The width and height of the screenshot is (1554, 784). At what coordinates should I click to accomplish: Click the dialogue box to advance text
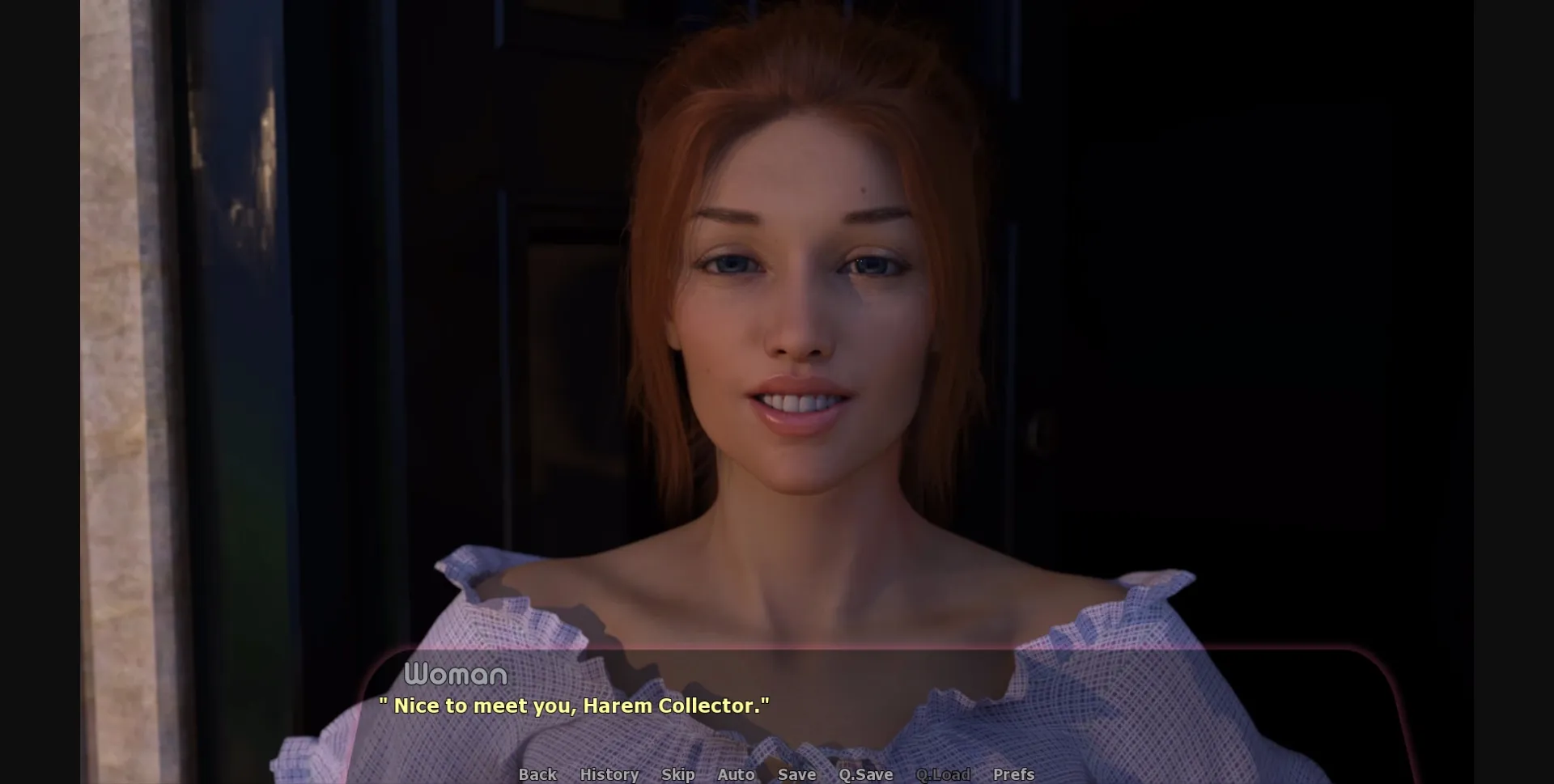777,712
